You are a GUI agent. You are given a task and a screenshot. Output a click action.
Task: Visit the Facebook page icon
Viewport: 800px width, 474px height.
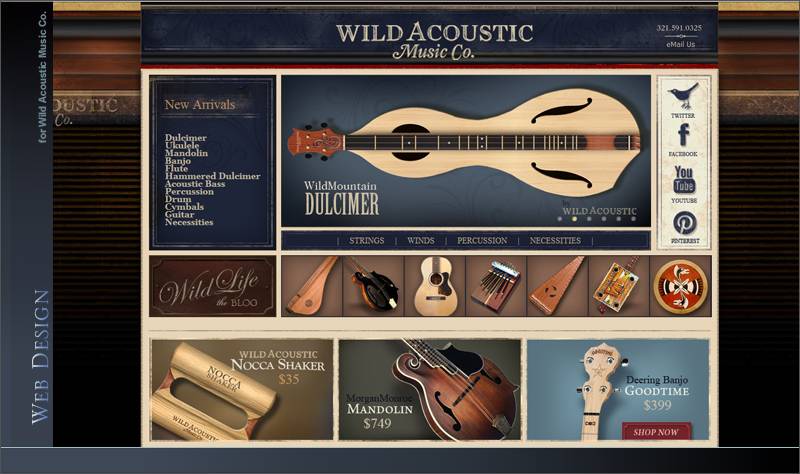tap(683, 136)
